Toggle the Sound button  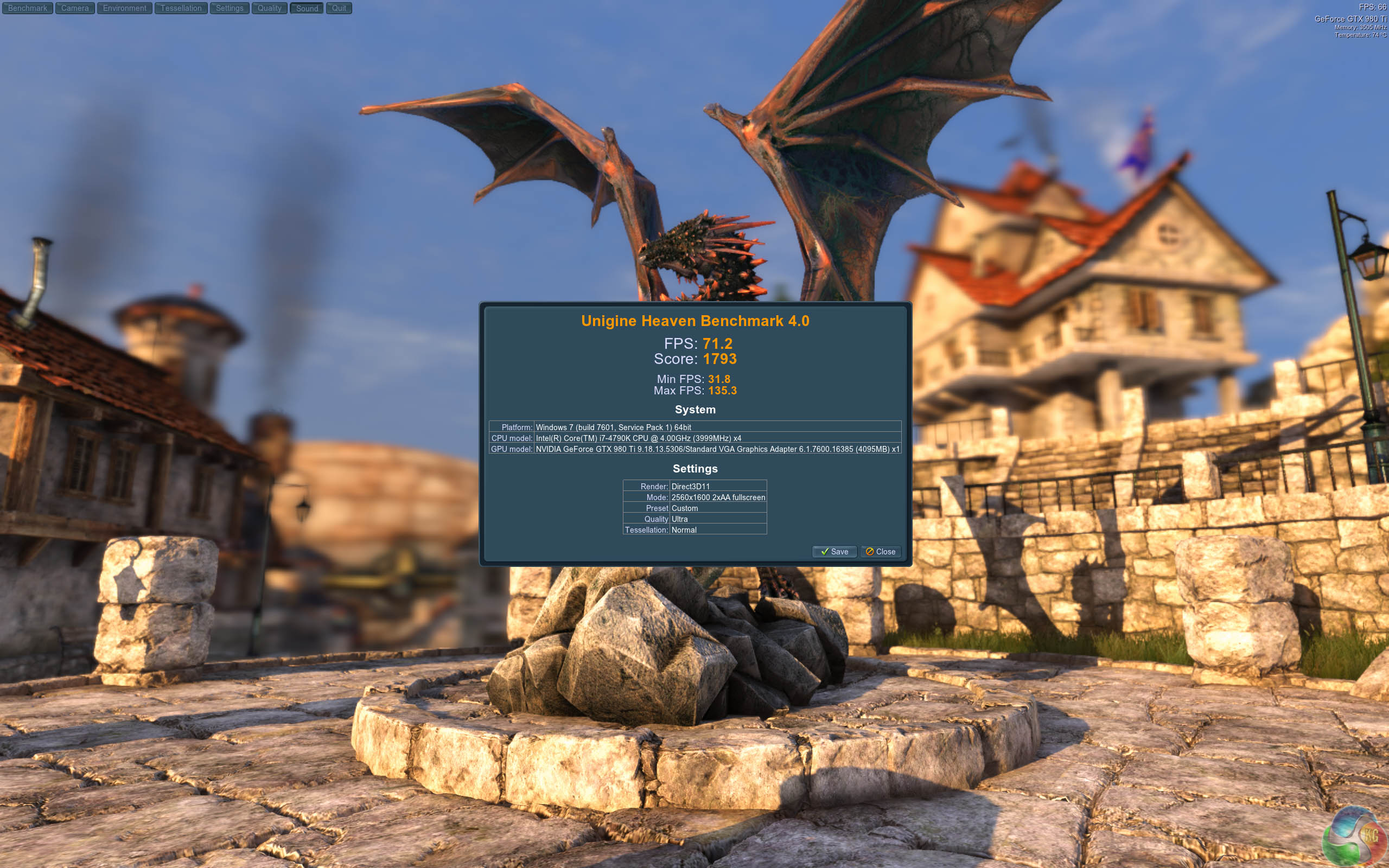pos(307,8)
